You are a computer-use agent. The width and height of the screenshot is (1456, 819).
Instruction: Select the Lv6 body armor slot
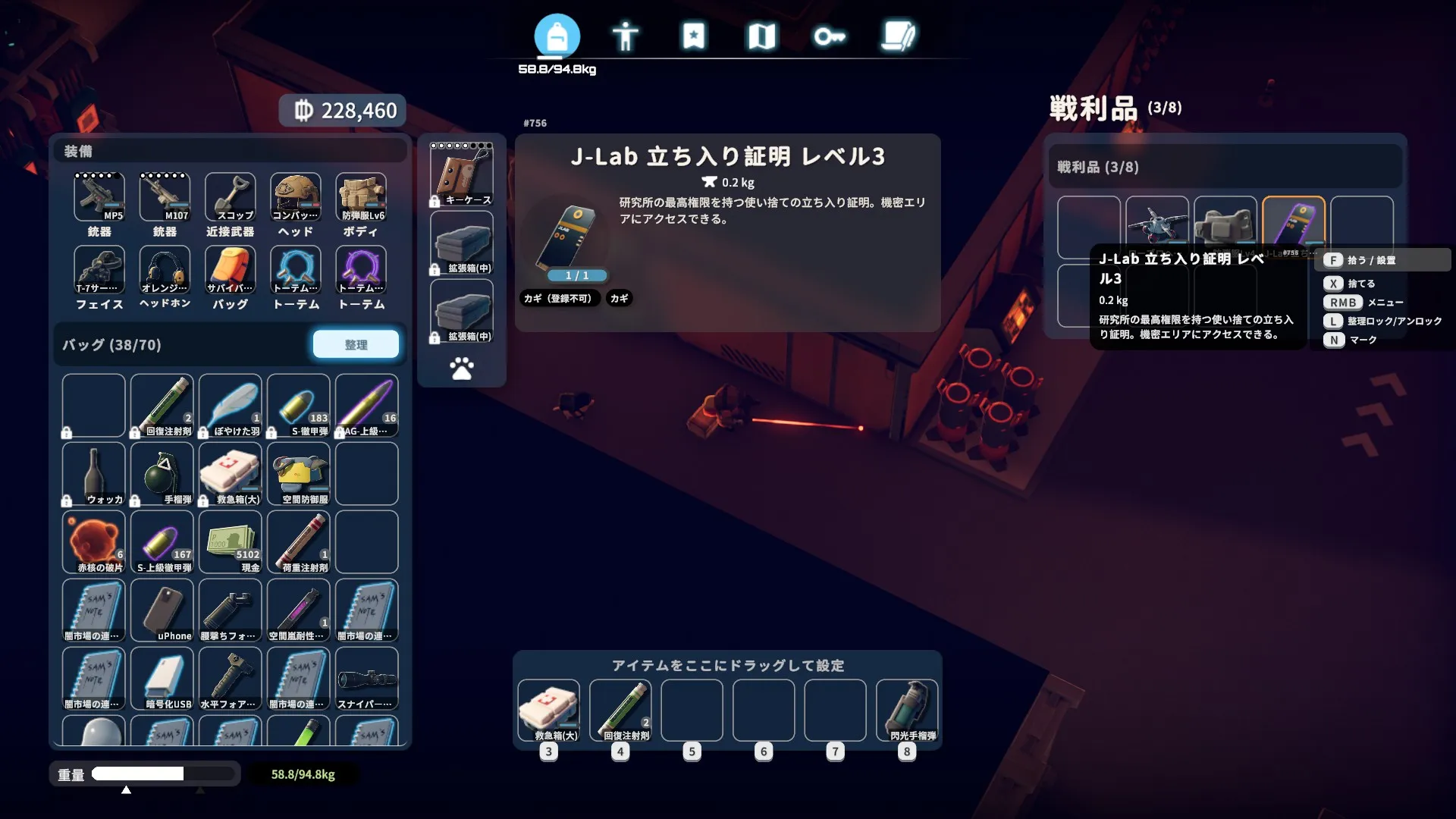click(x=361, y=197)
